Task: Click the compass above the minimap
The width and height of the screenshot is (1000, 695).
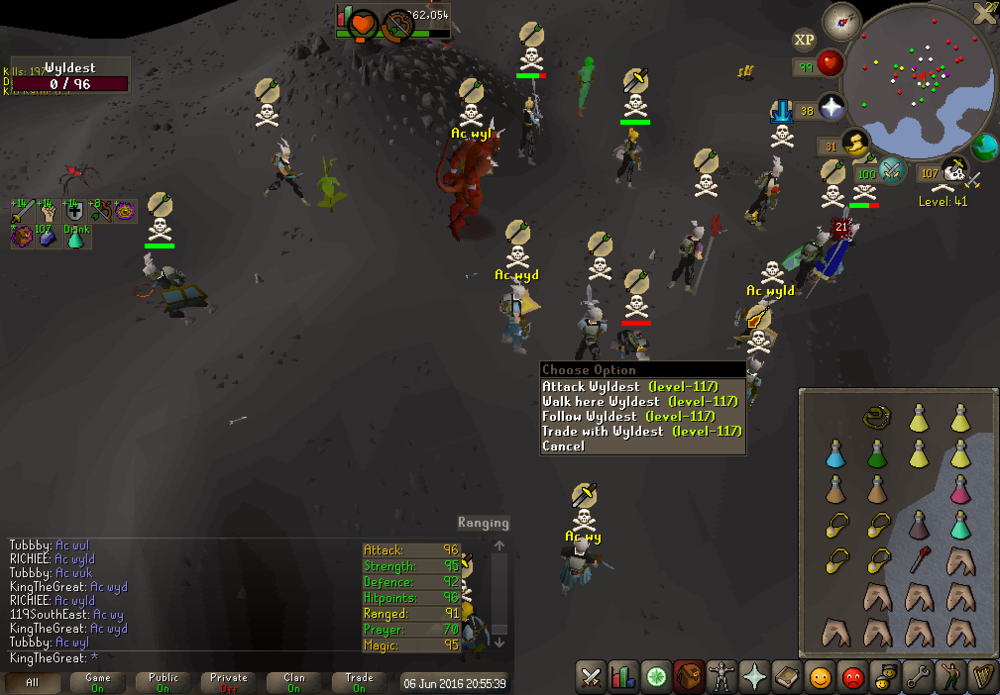Action: tap(842, 21)
